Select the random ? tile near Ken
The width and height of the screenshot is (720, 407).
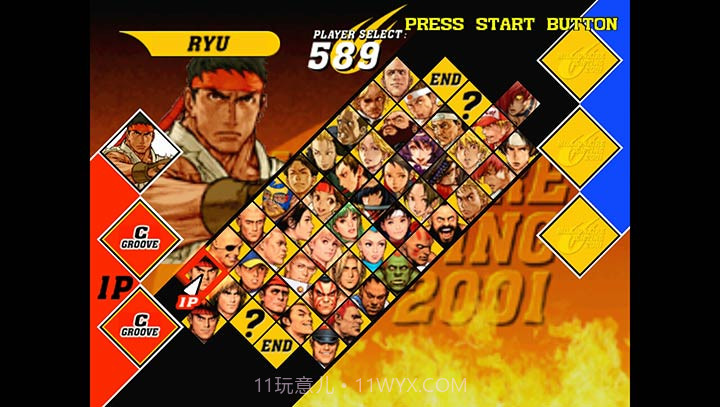click(x=252, y=320)
